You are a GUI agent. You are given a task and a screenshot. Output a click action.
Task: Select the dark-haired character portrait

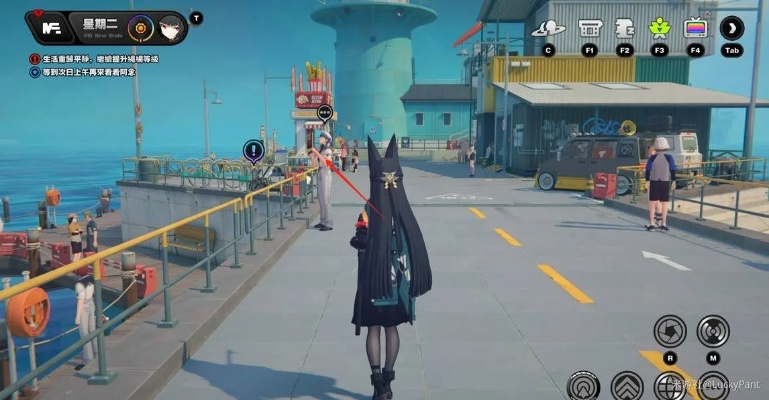[x=170, y=27]
